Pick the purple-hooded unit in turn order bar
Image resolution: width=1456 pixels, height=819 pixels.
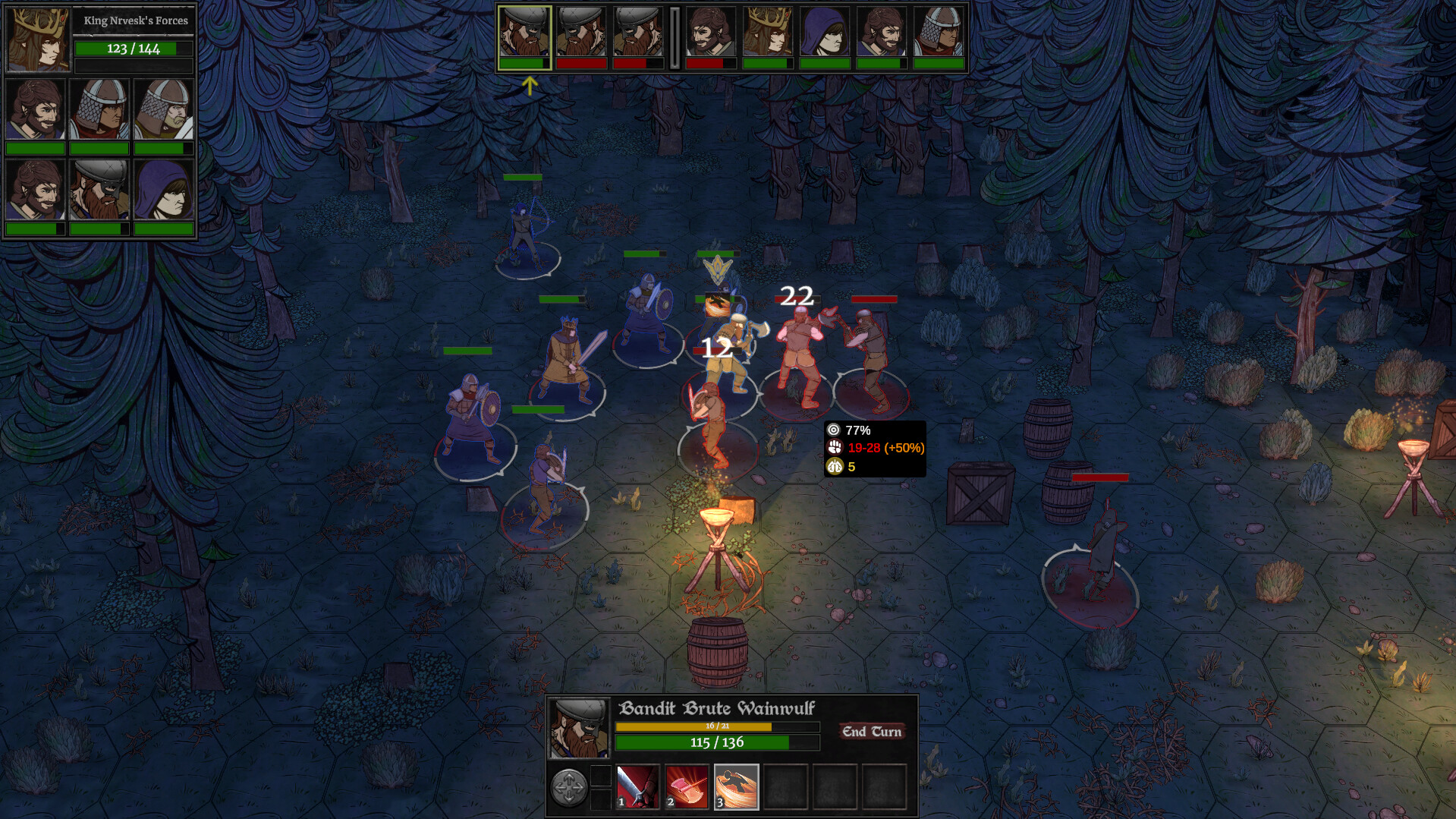coord(824,32)
